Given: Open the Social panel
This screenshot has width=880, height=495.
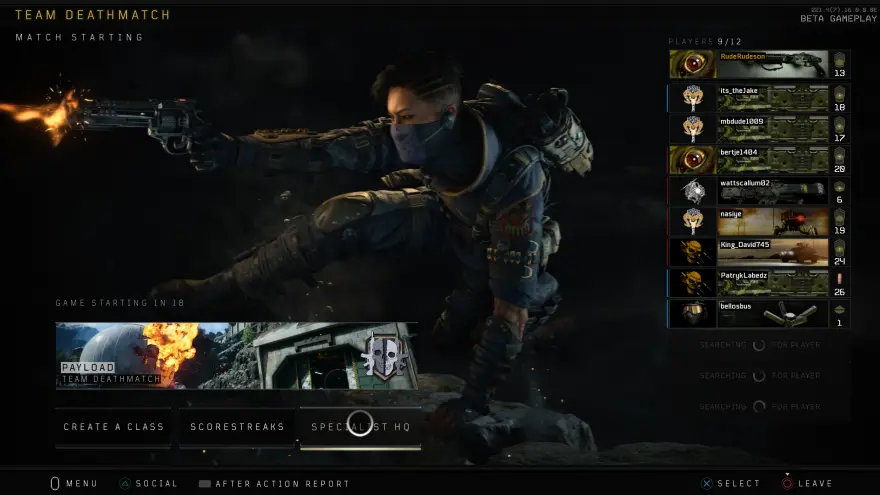Looking at the screenshot, I should pyautogui.click(x=148, y=484).
